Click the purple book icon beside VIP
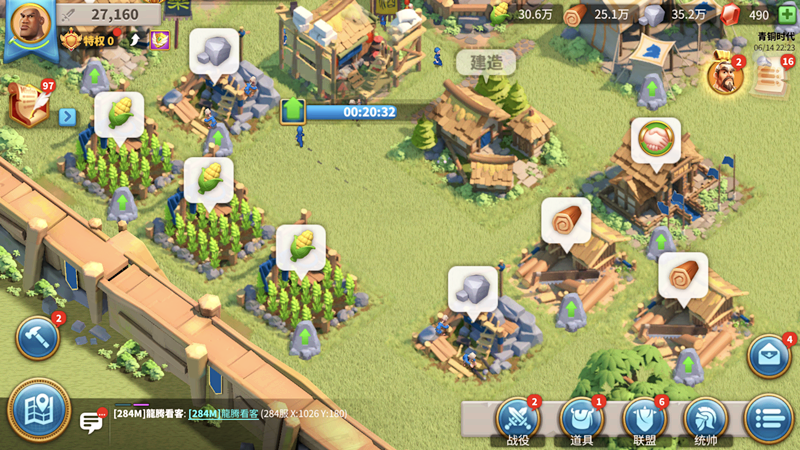This screenshot has width=800, height=450. 159,40
